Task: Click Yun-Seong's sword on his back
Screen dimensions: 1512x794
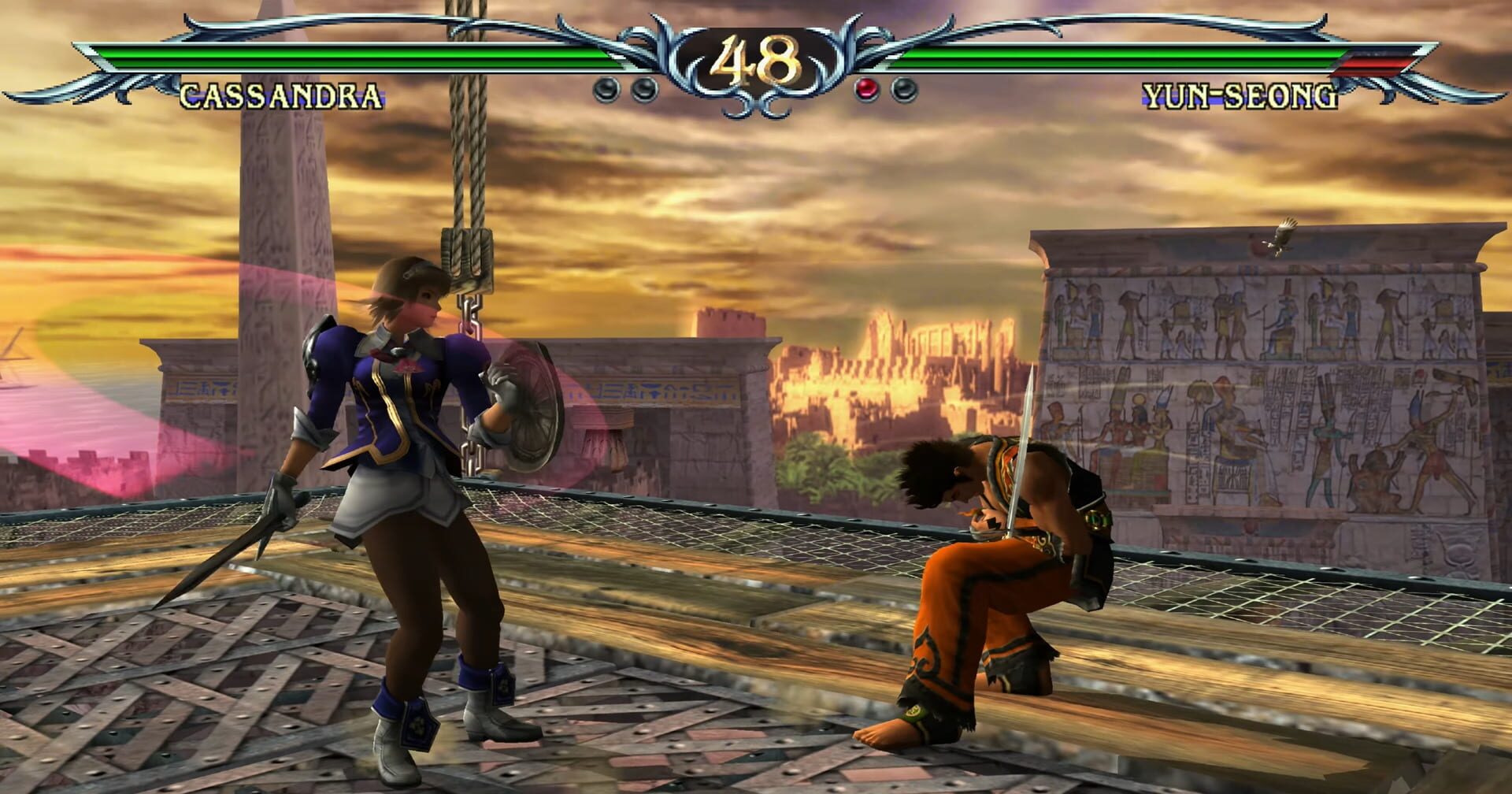Action: pyautogui.click(x=1024, y=441)
